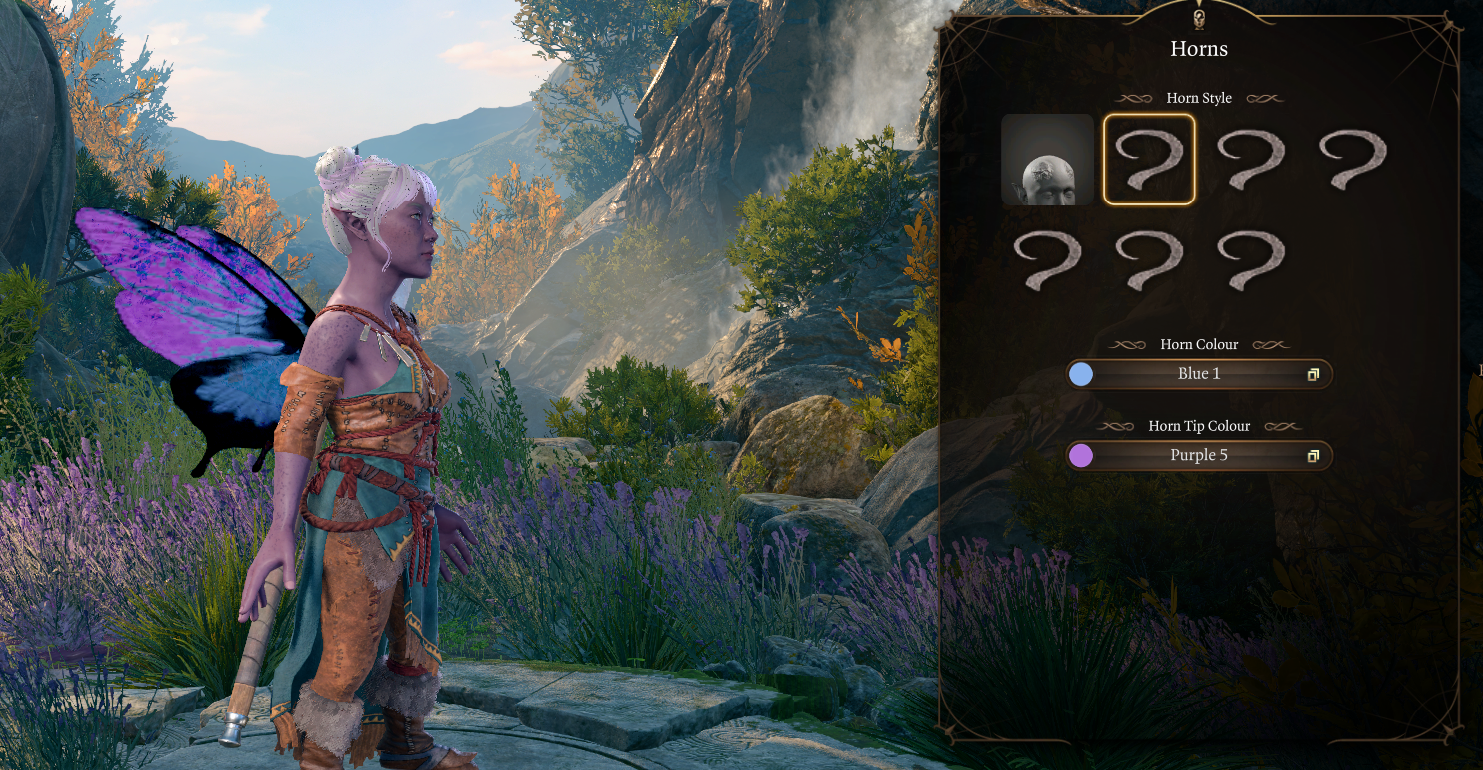This screenshot has width=1483, height=770.
Task: Open the Horn Tip Colour Purple 5 selector
Action: 1199,456
